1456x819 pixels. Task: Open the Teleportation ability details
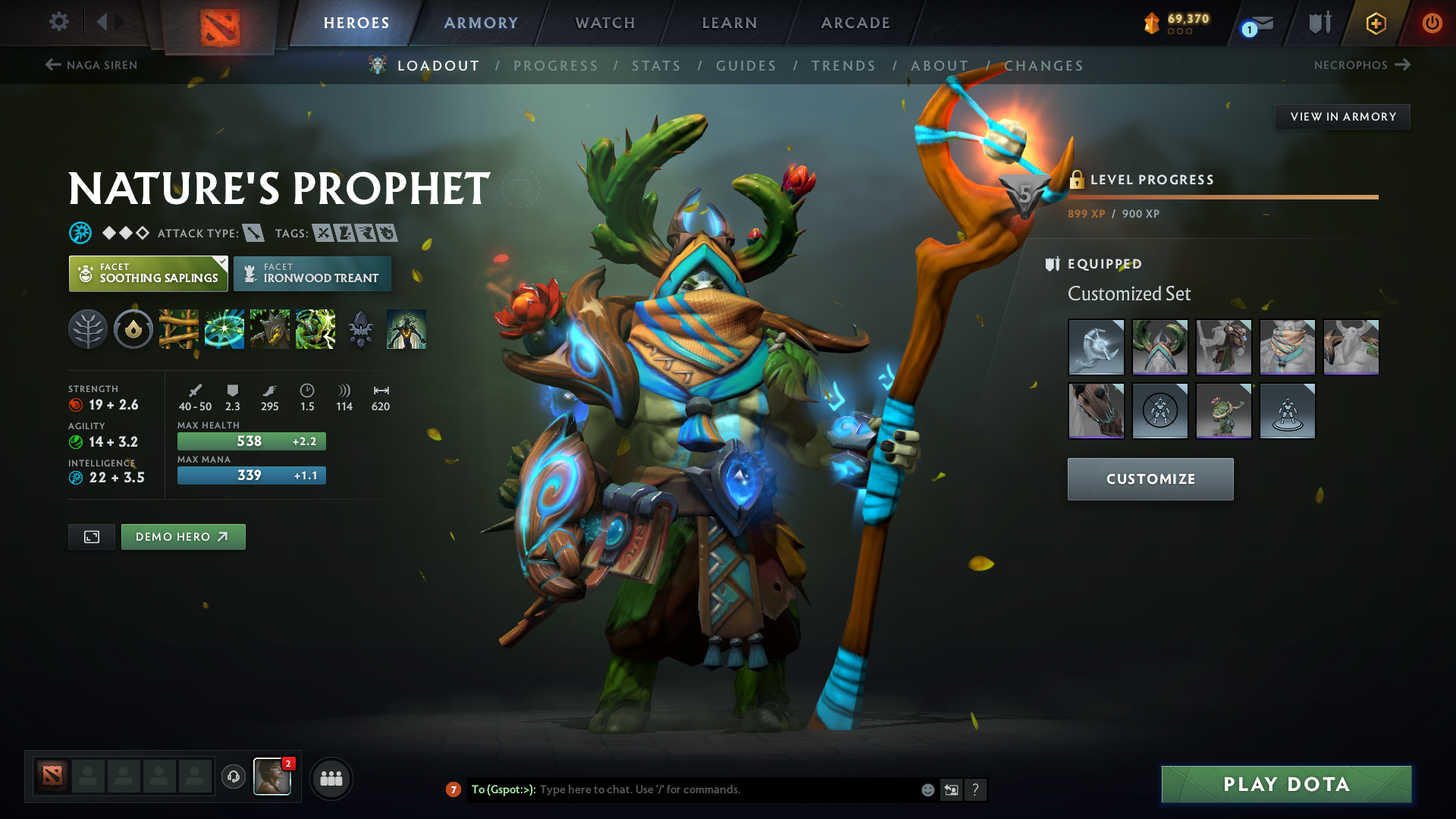tap(224, 329)
